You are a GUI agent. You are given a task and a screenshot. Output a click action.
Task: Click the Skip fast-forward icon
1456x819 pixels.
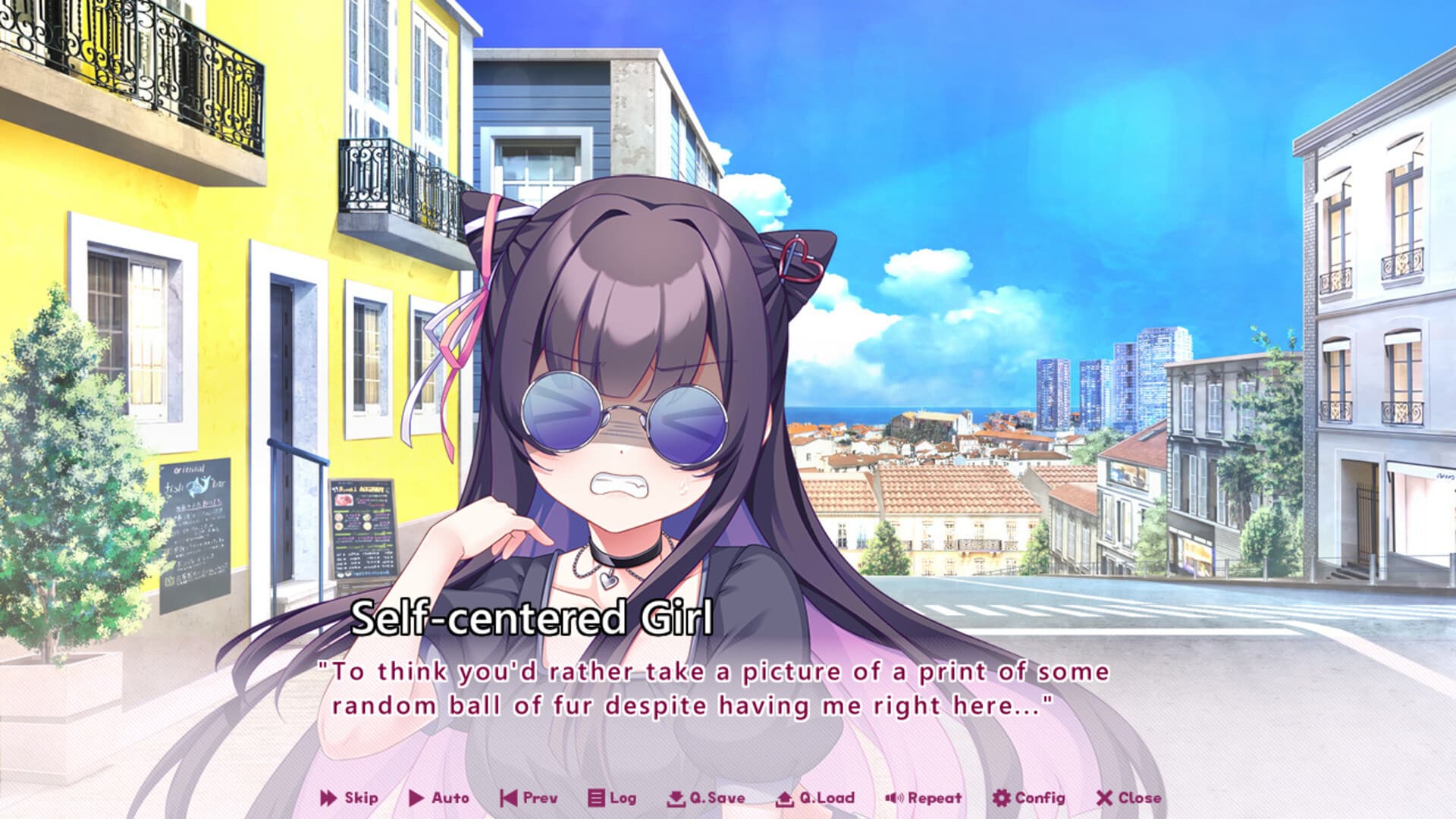tap(330, 798)
